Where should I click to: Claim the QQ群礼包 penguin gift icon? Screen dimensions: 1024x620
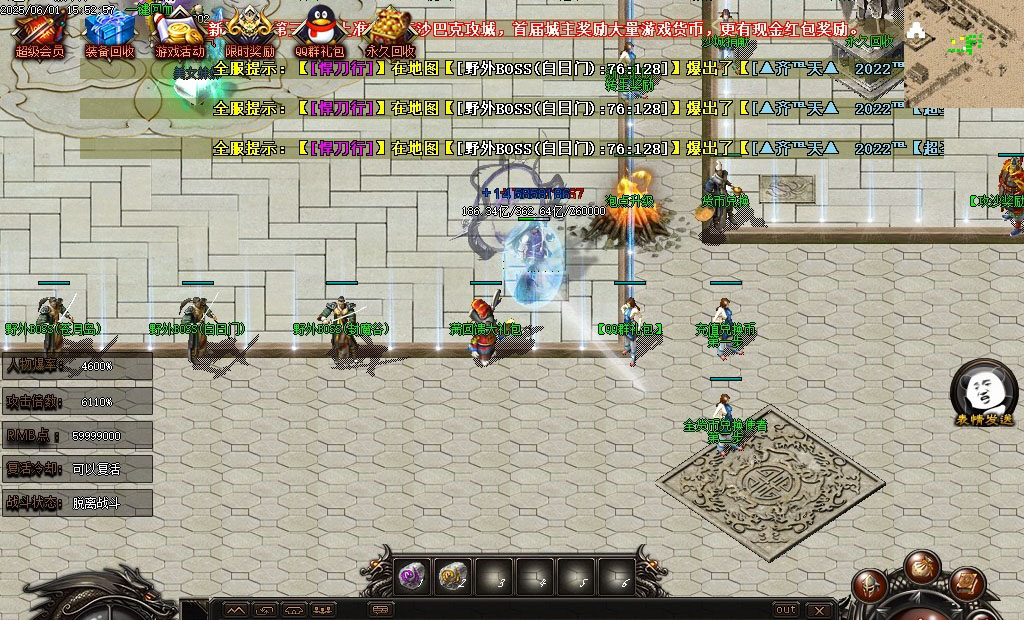[319, 28]
